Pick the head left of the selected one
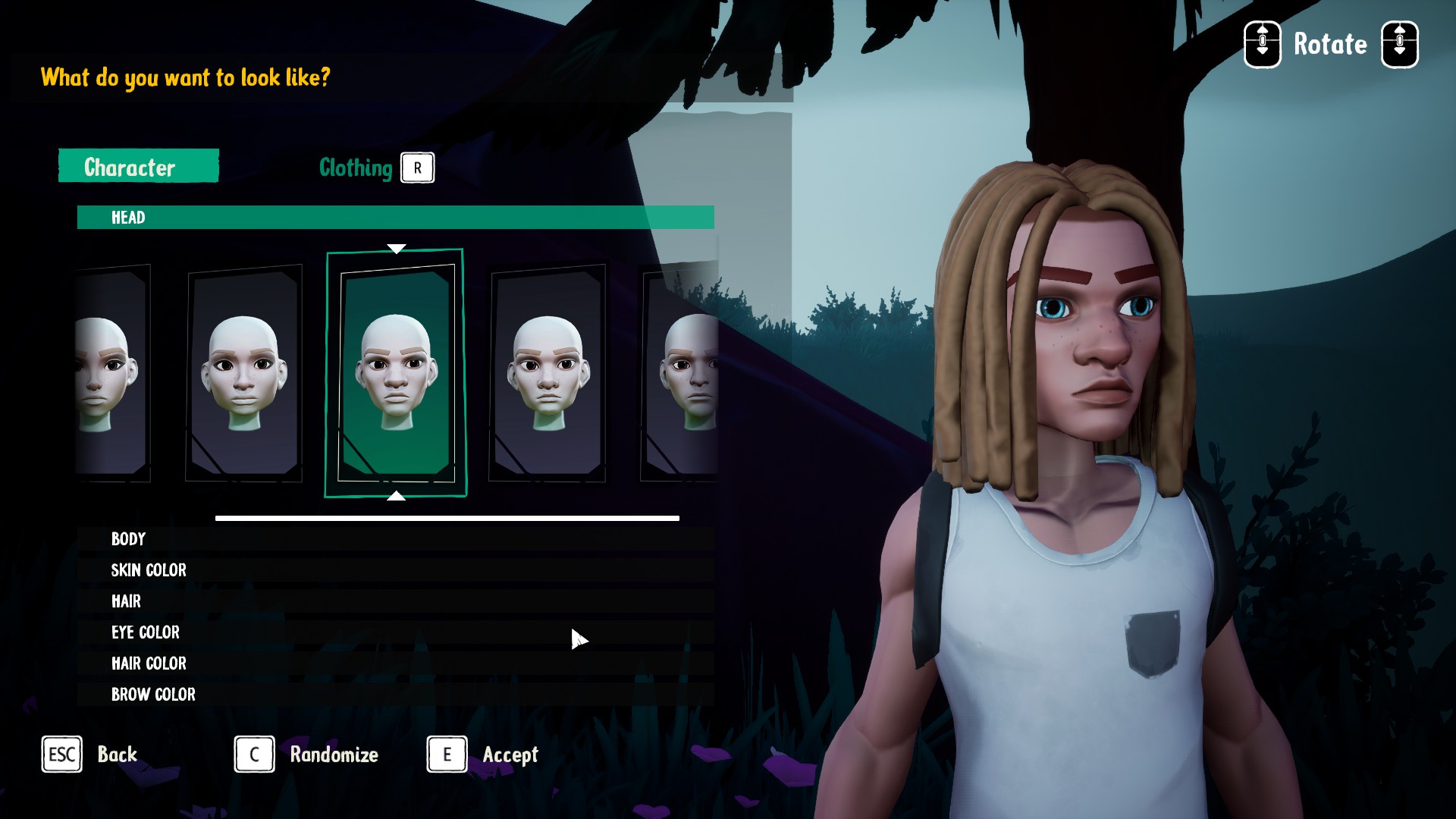Screen dimensions: 1456x819 tap(244, 373)
